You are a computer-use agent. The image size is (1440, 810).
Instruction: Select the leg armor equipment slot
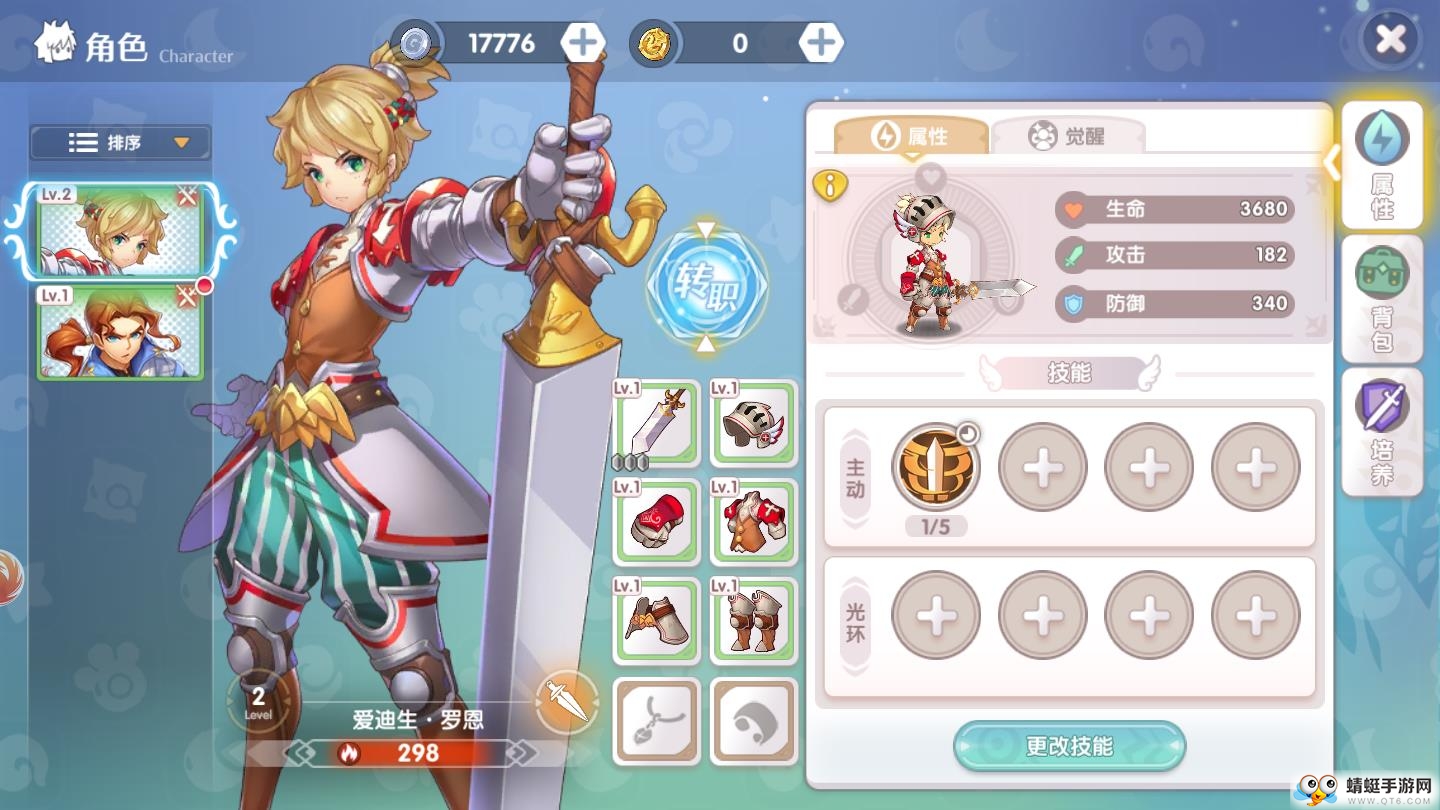(x=754, y=620)
